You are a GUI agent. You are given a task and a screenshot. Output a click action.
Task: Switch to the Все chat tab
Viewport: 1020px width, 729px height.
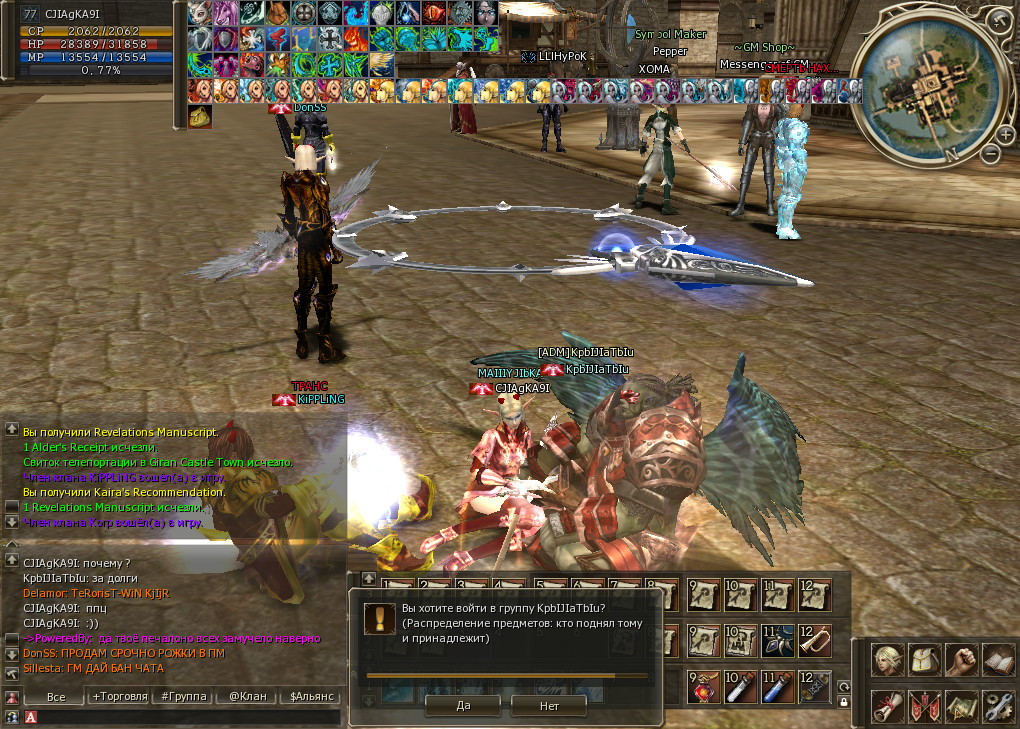[x=56, y=697]
